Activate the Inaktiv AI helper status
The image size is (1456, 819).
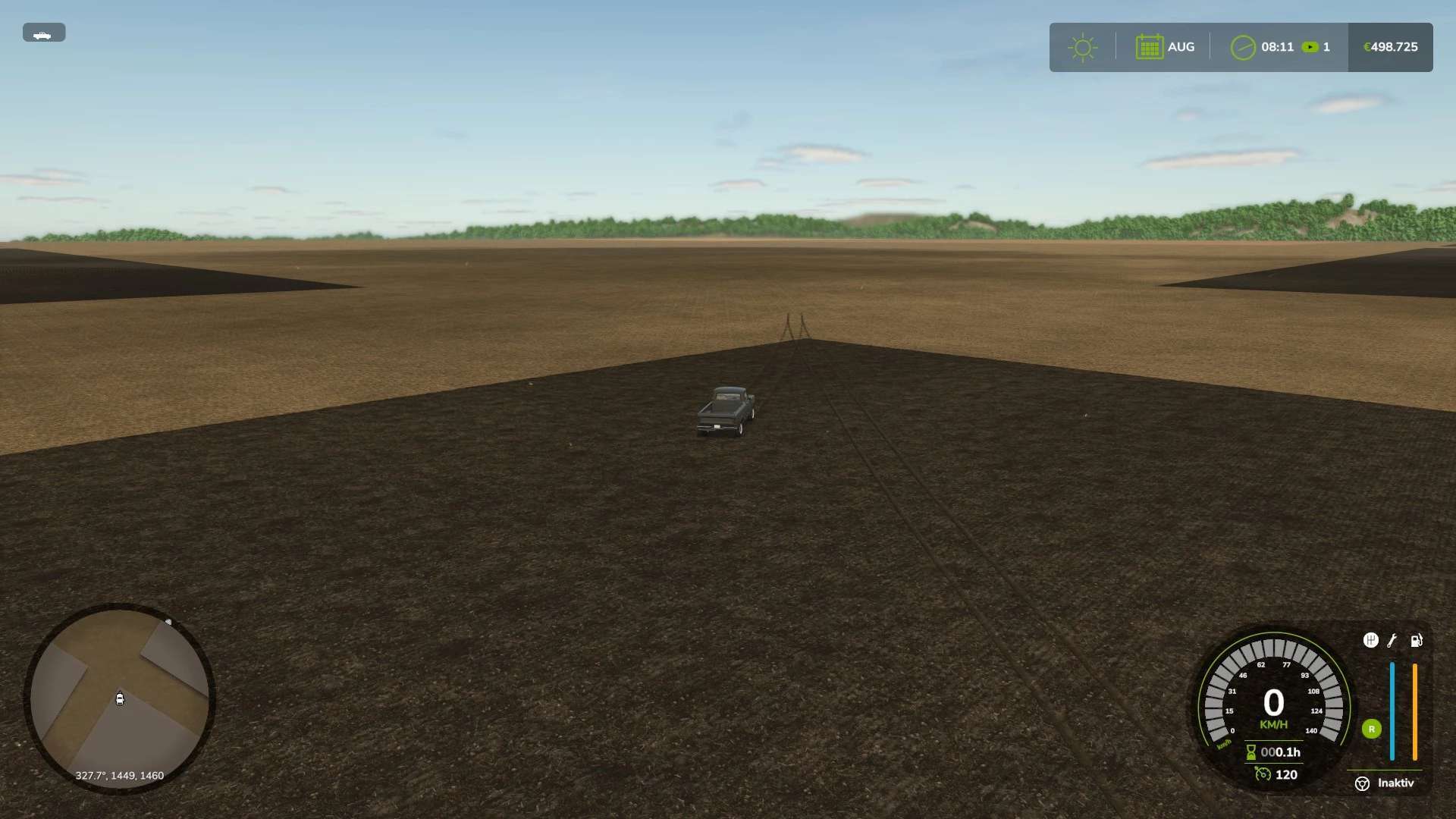pyautogui.click(x=1396, y=782)
